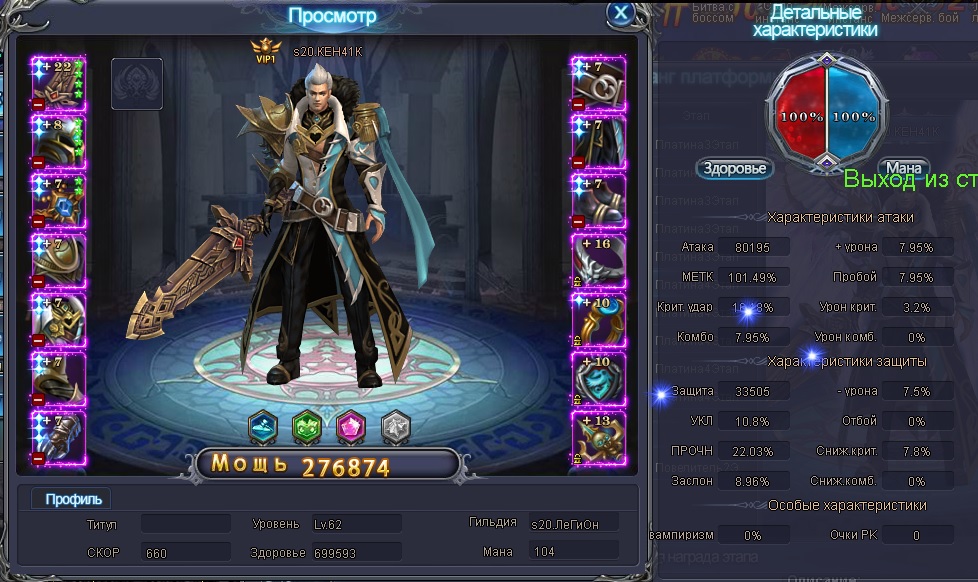Image resolution: width=978 pixels, height=582 pixels.
Task: Open the Профиль tab
Action: 73,499
